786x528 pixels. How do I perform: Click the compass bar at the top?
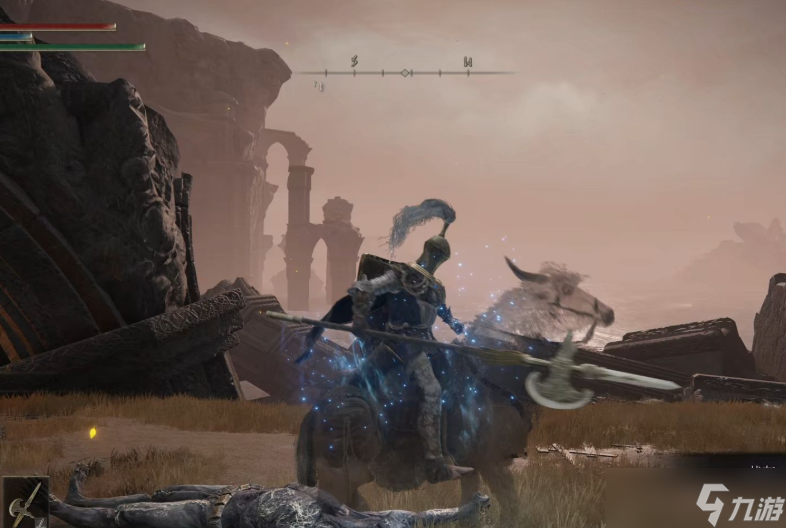405,72
